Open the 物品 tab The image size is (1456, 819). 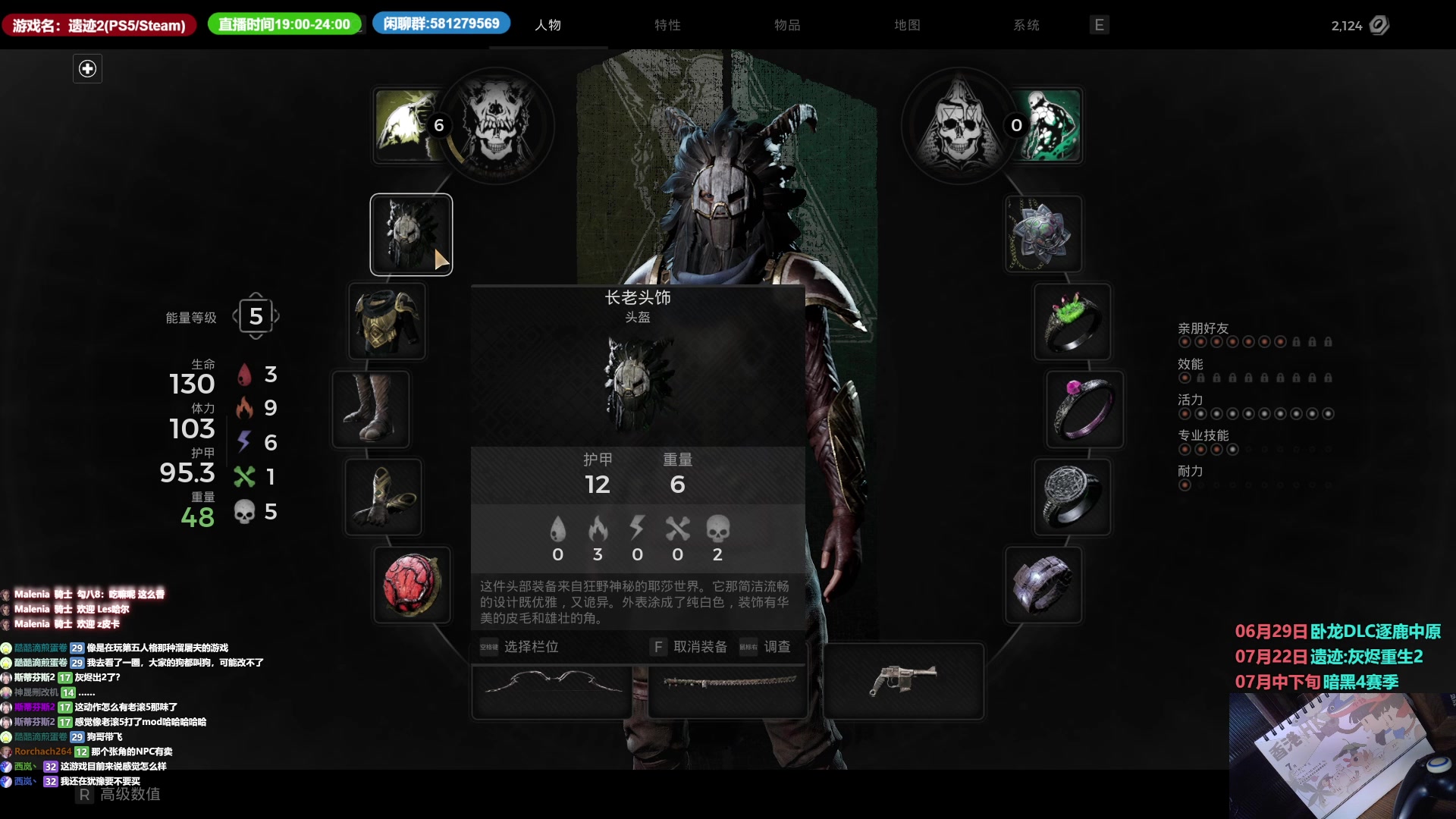pyautogui.click(x=787, y=25)
